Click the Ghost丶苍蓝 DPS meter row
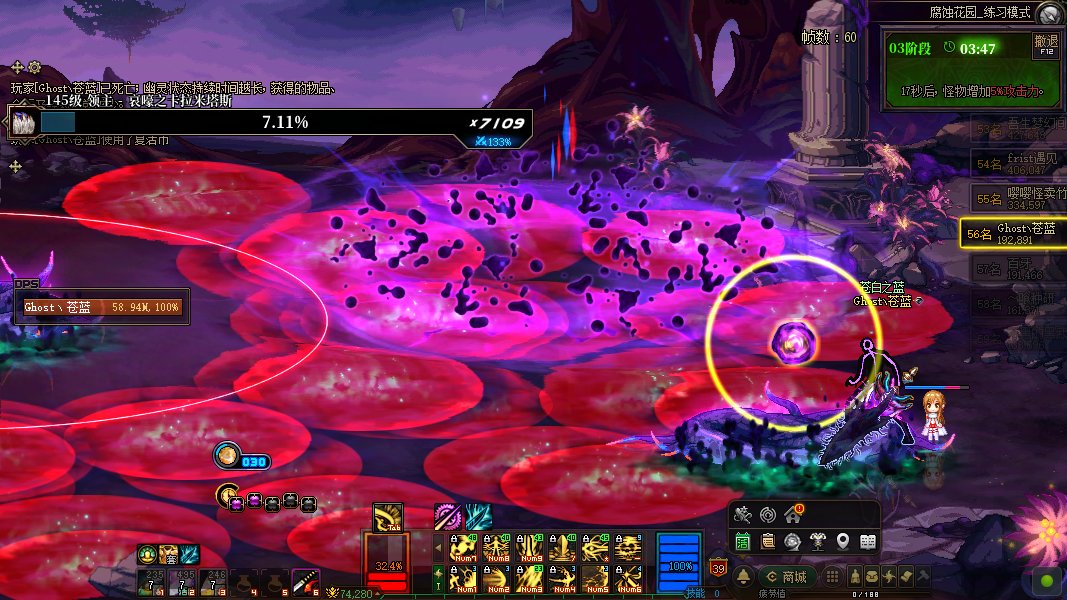Image resolution: width=1067 pixels, height=600 pixels. click(103, 307)
